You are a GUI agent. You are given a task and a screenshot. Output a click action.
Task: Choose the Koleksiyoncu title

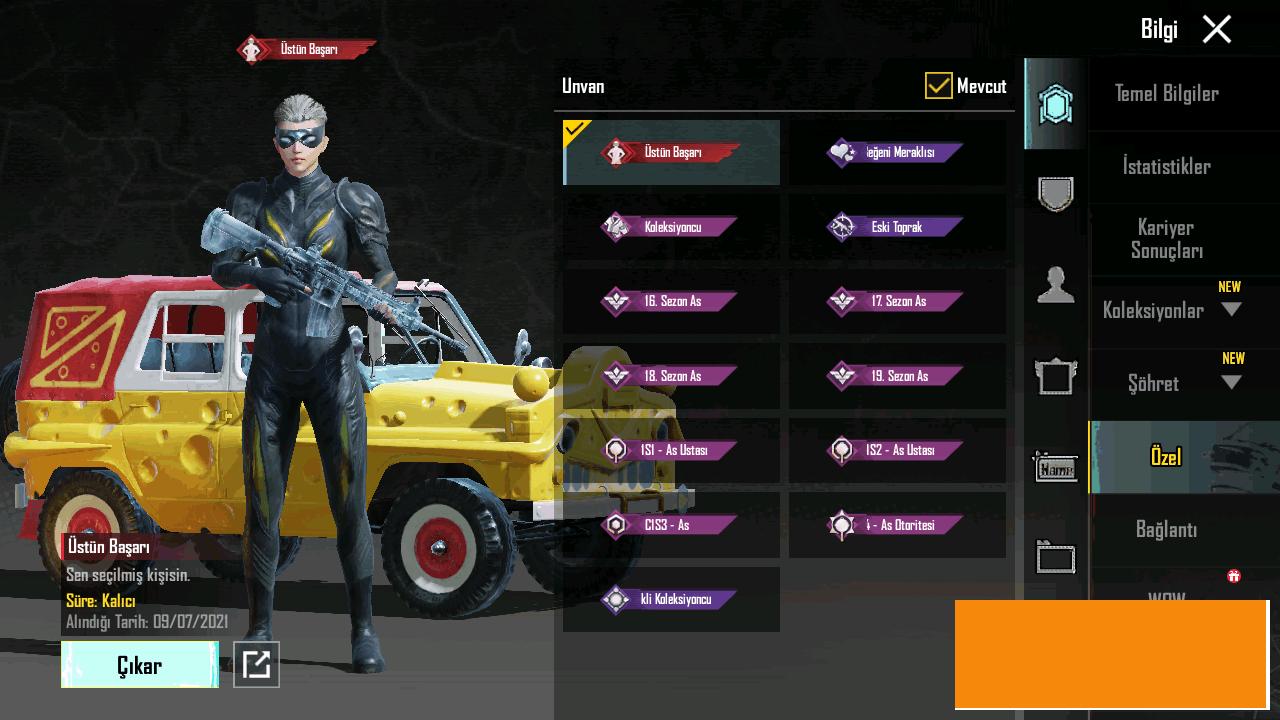pyautogui.click(x=671, y=227)
